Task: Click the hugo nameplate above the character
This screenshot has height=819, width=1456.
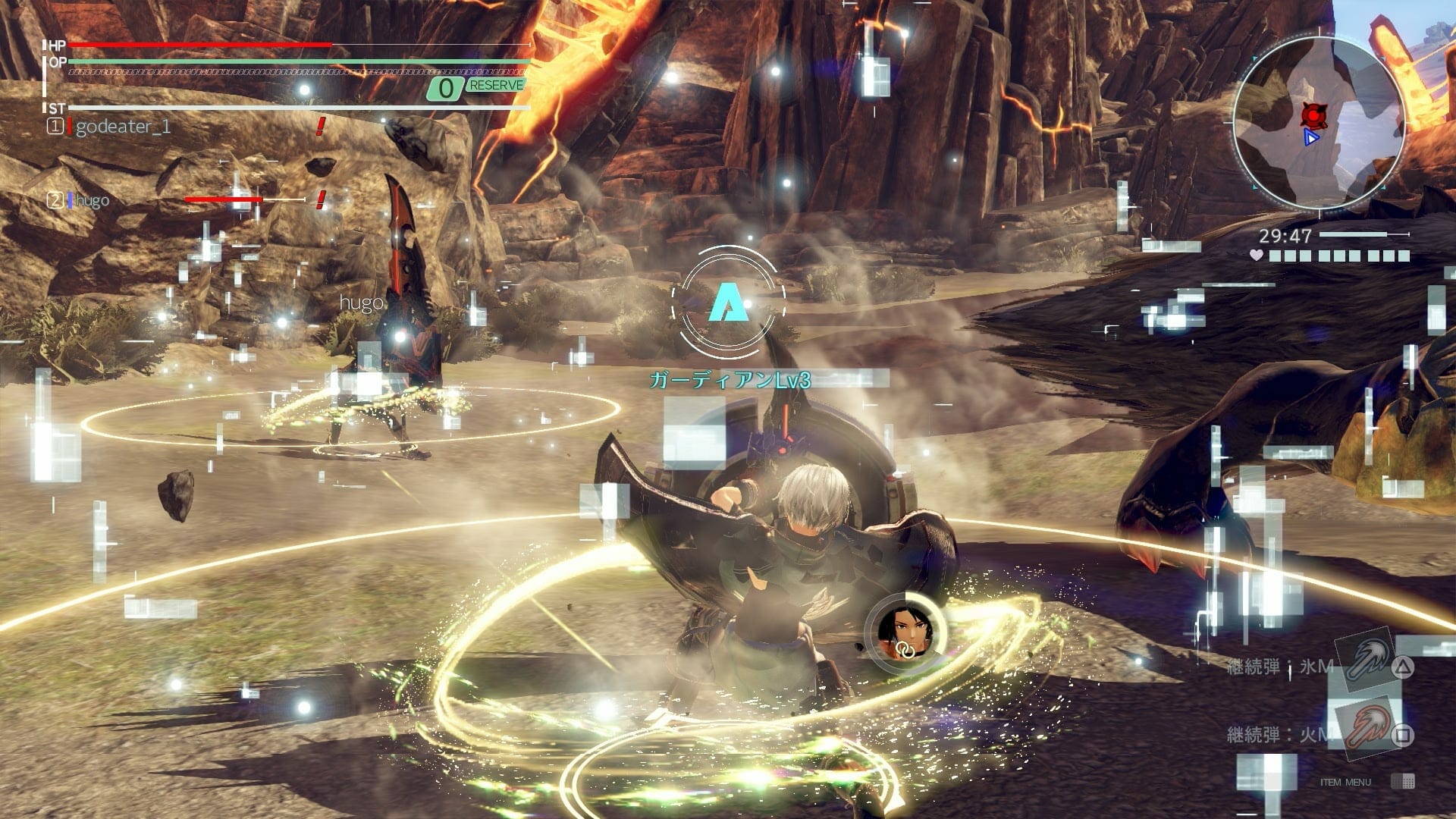Action: click(x=362, y=303)
